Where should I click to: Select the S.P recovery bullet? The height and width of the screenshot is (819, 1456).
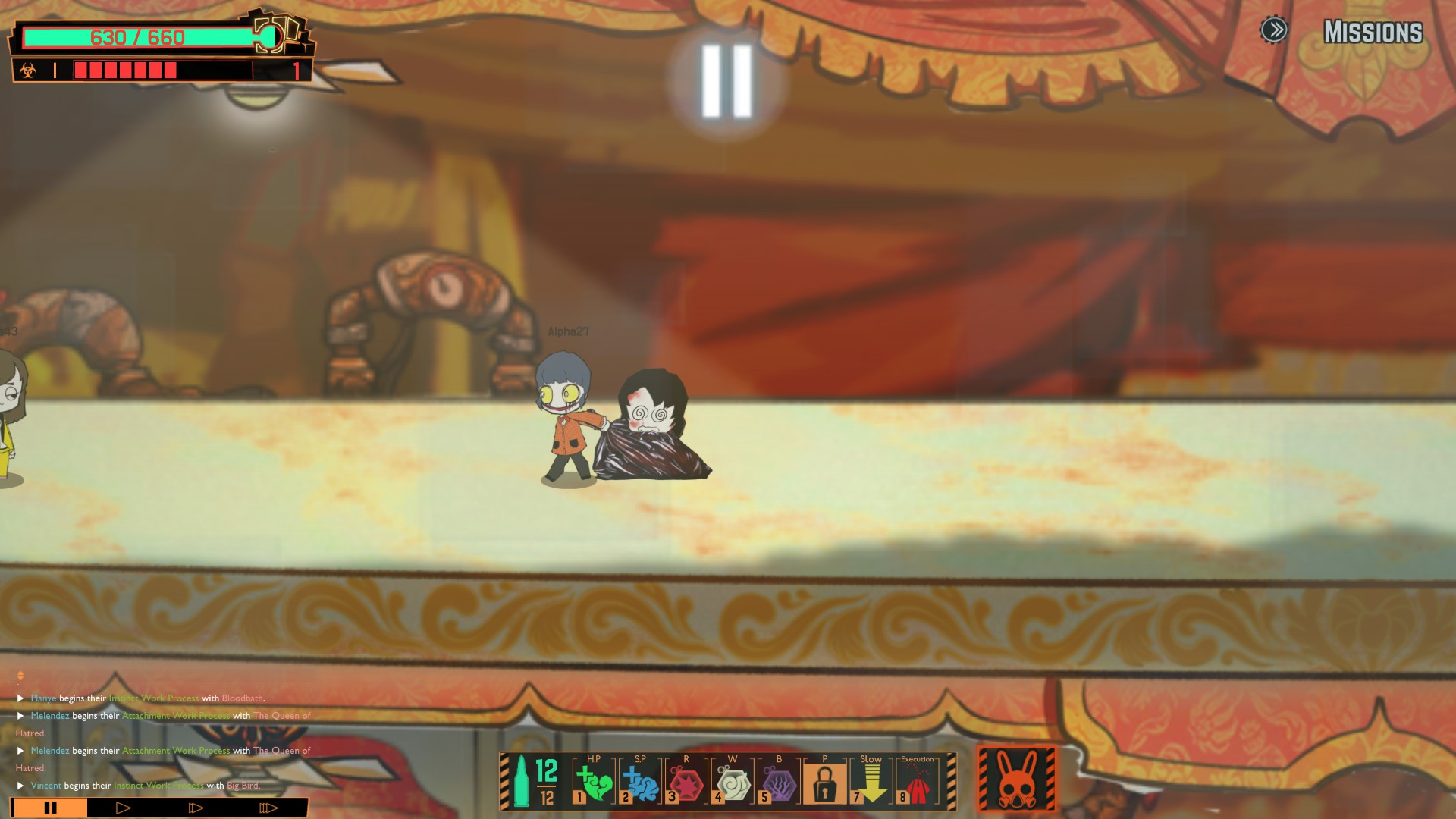pyautogui.click(x=640, y=782)
